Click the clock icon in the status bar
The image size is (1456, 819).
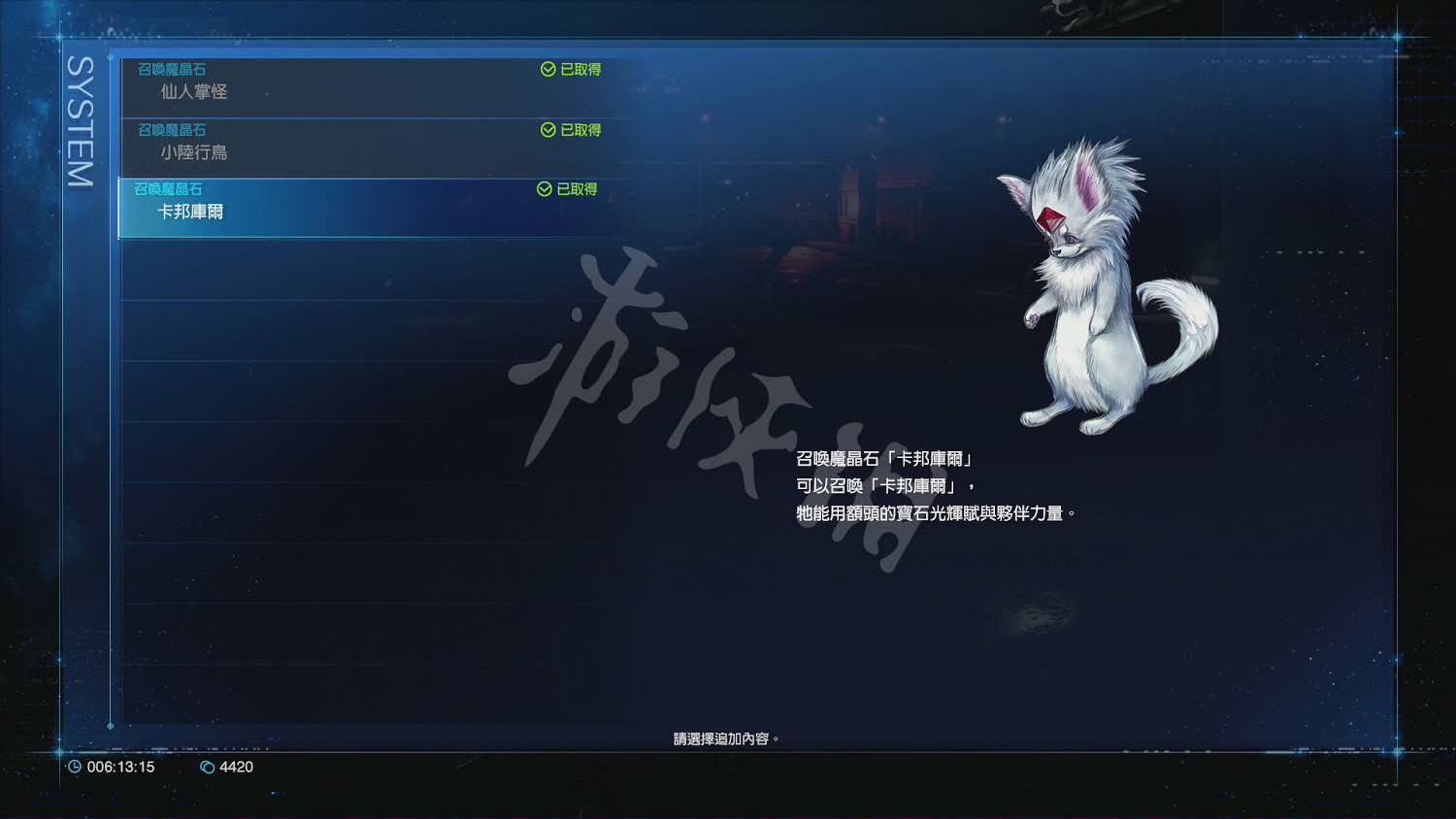click(x=76, y=767)
